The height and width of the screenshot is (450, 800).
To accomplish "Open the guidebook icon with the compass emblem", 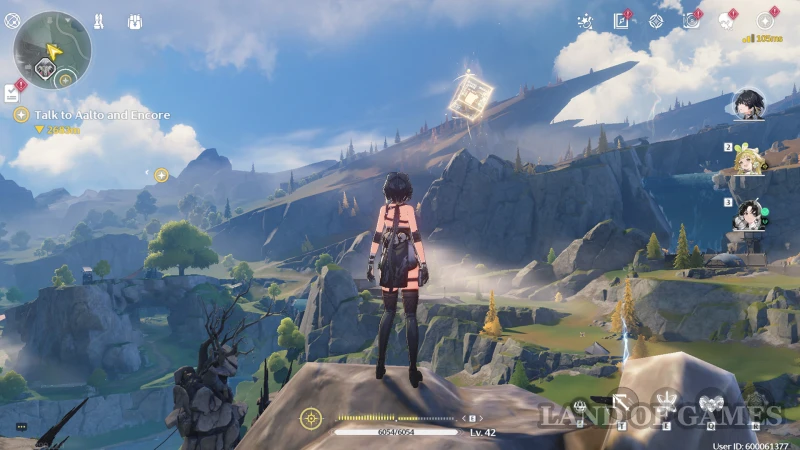I will pyautogui.click(x=621, y=21).
